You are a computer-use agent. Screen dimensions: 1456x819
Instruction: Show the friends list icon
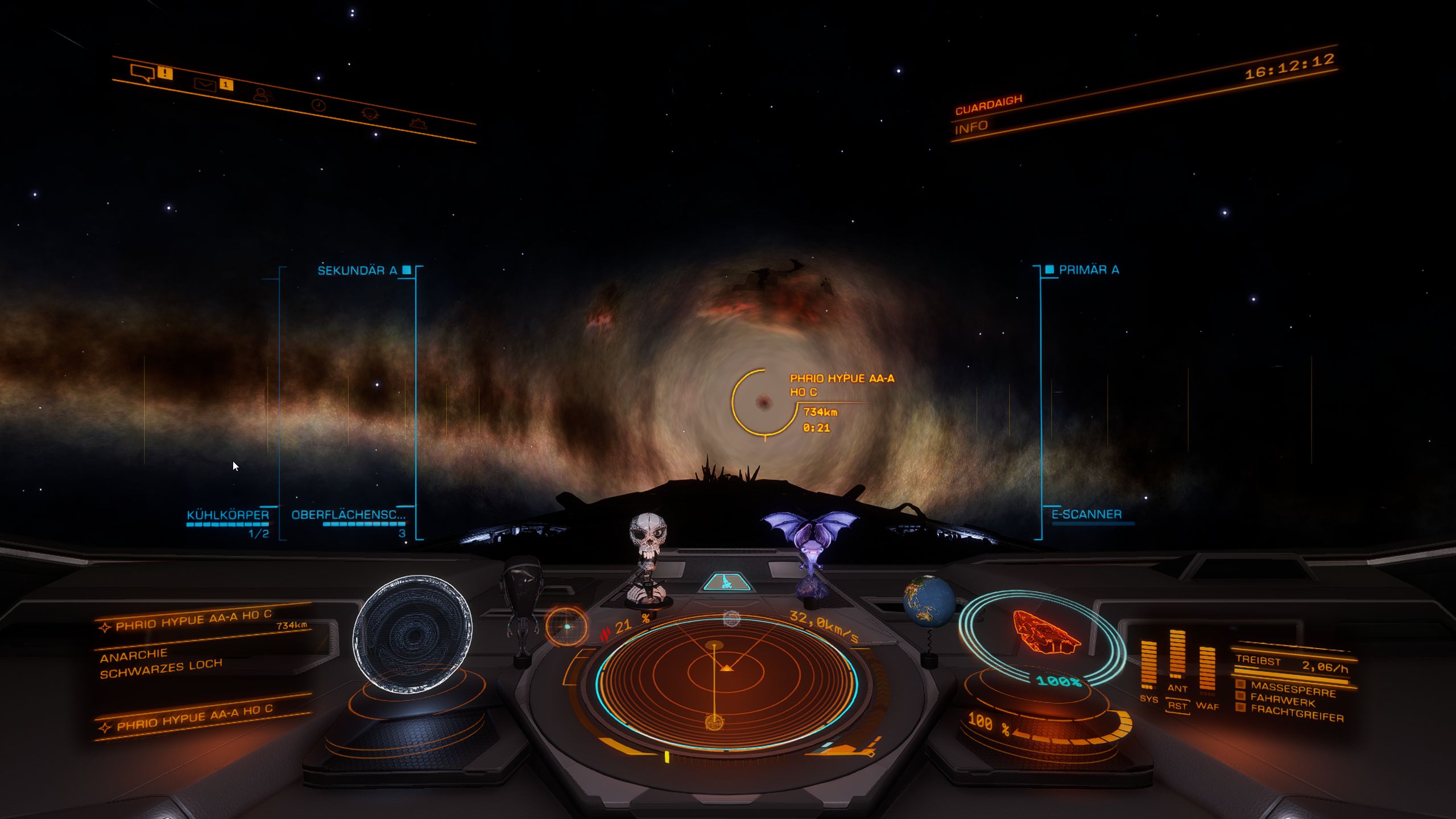pyautogui.click(x=260, y=94)
